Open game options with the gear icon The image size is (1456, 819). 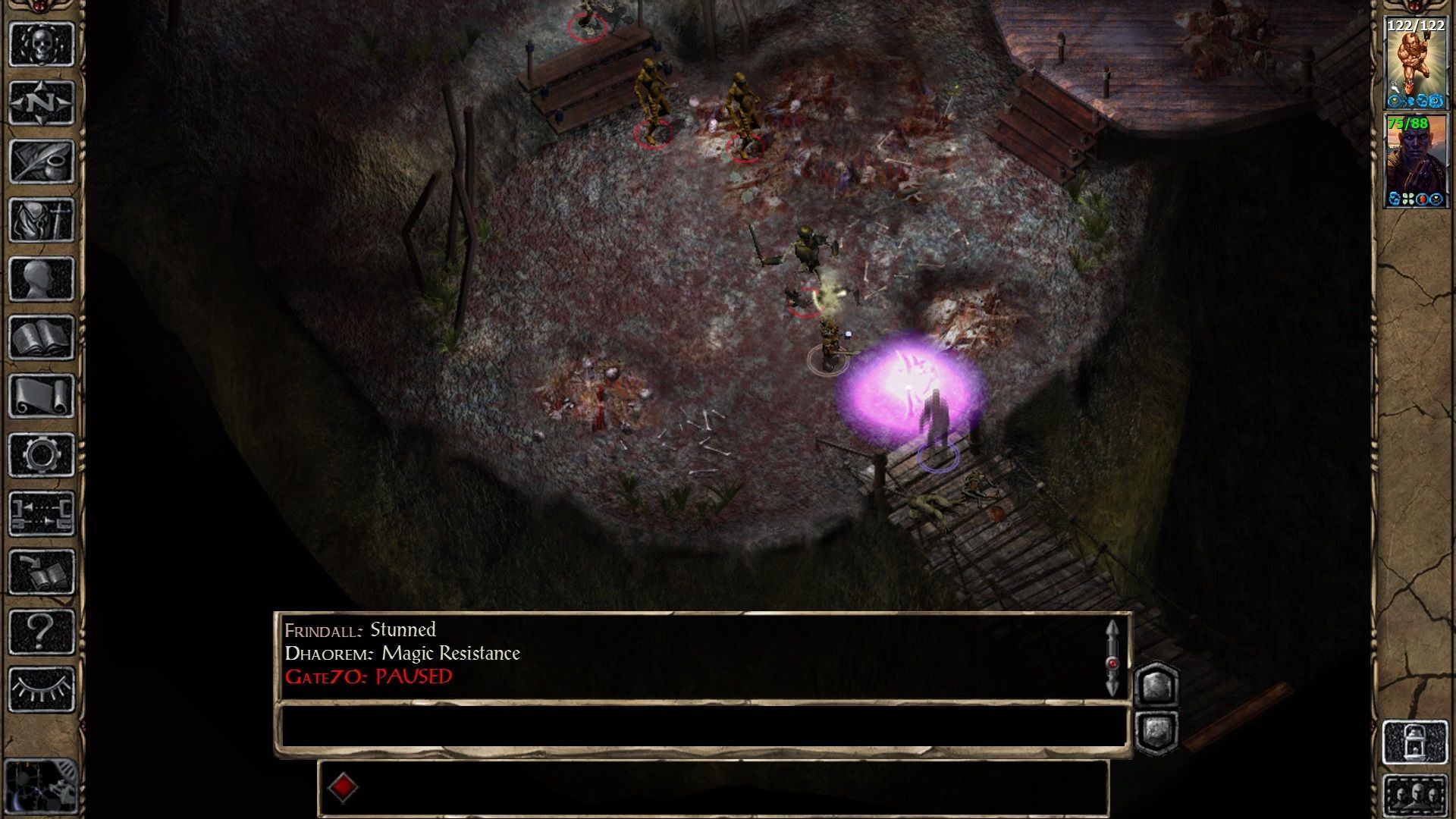click(x=41, y=455)
